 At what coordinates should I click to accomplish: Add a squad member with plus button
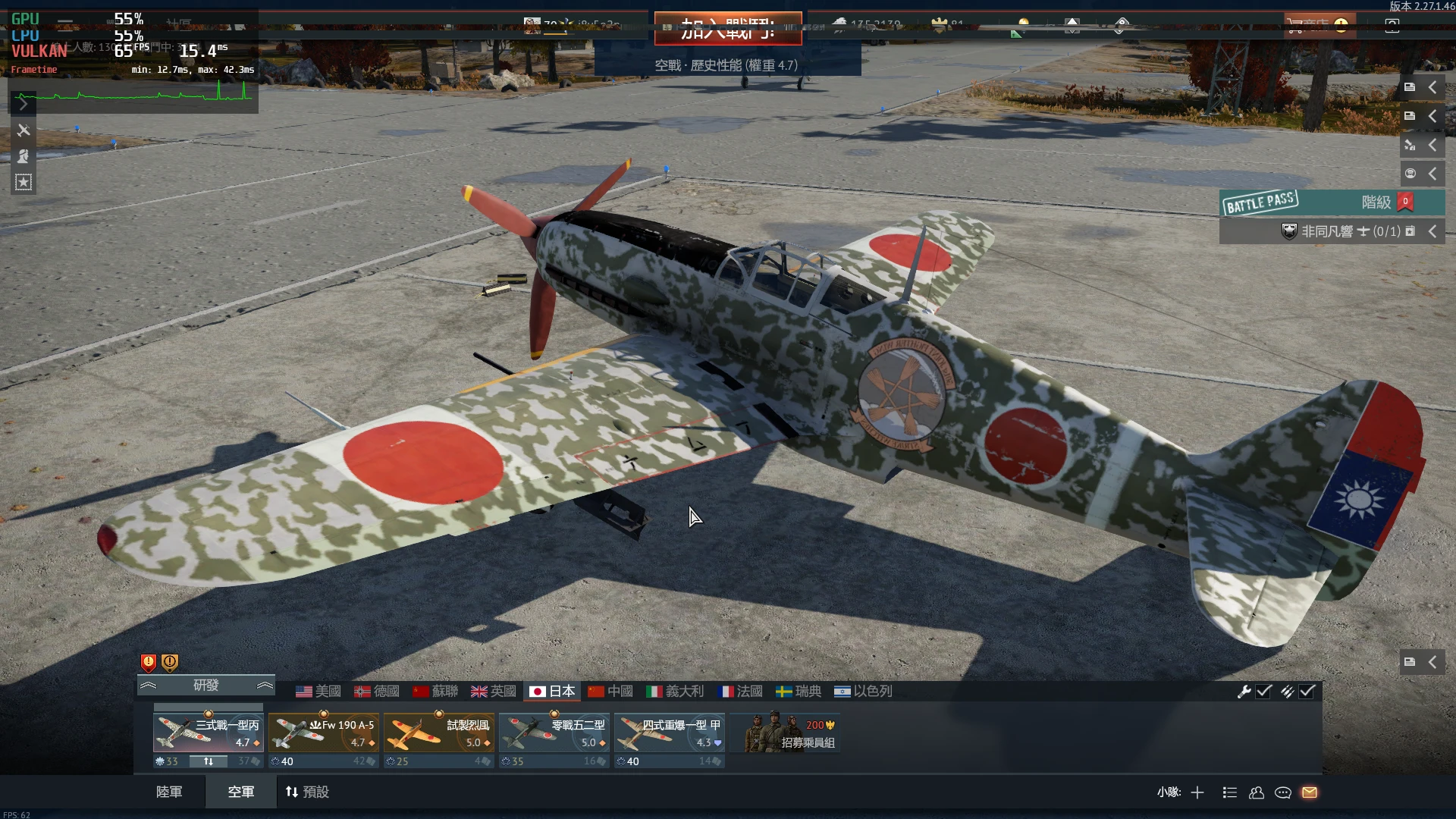coord(1197,792)
